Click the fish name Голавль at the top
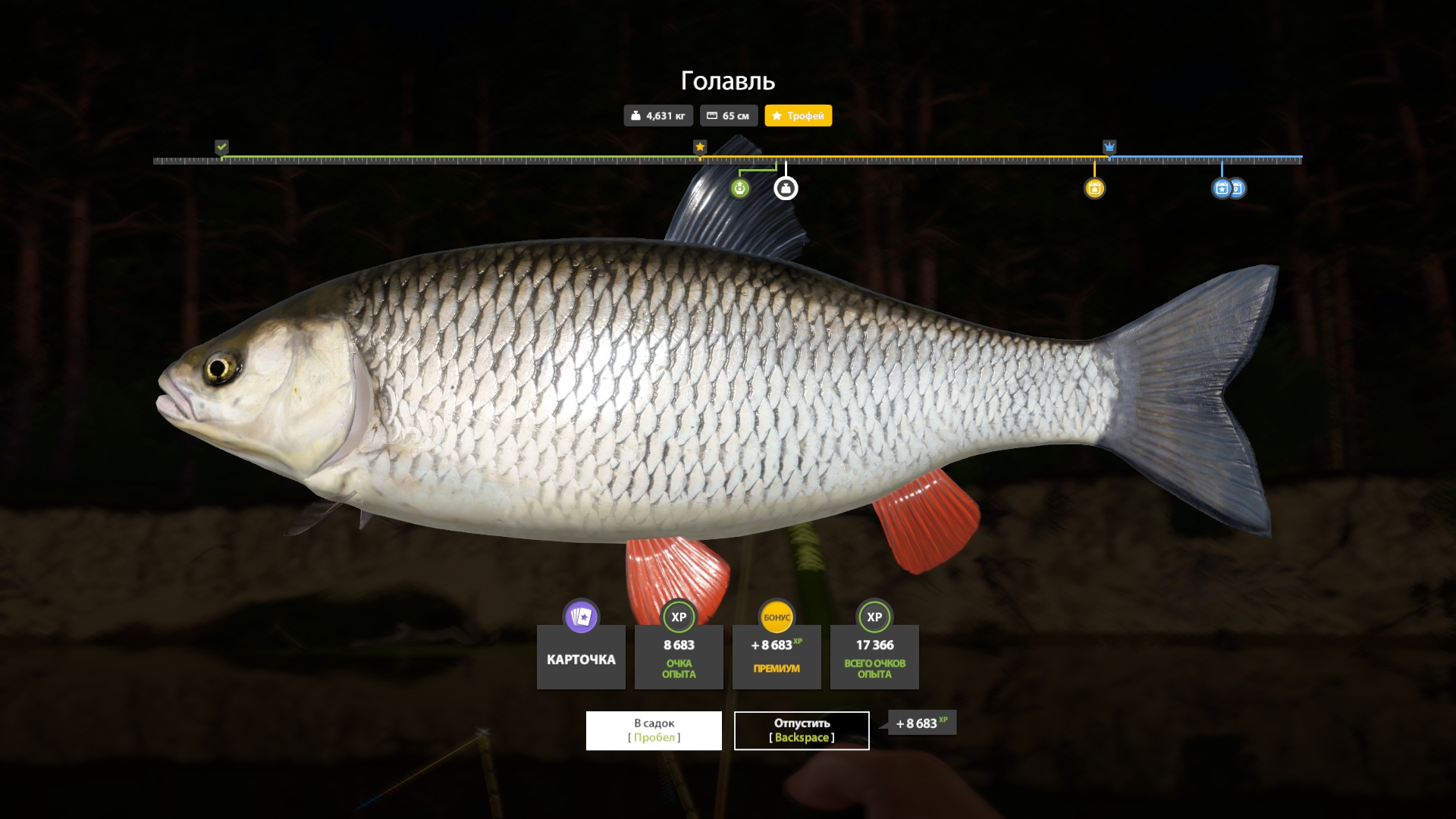1456x819 pixels. [x=727, y=80]
